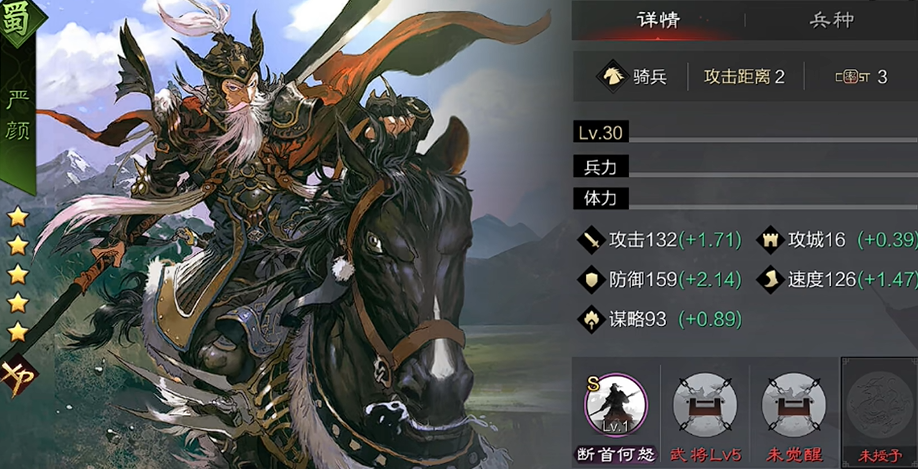This screenshot has width=918, height=469.
Task: Tap the locked 武将Lv5 skill slot
Action: [704, 405]
